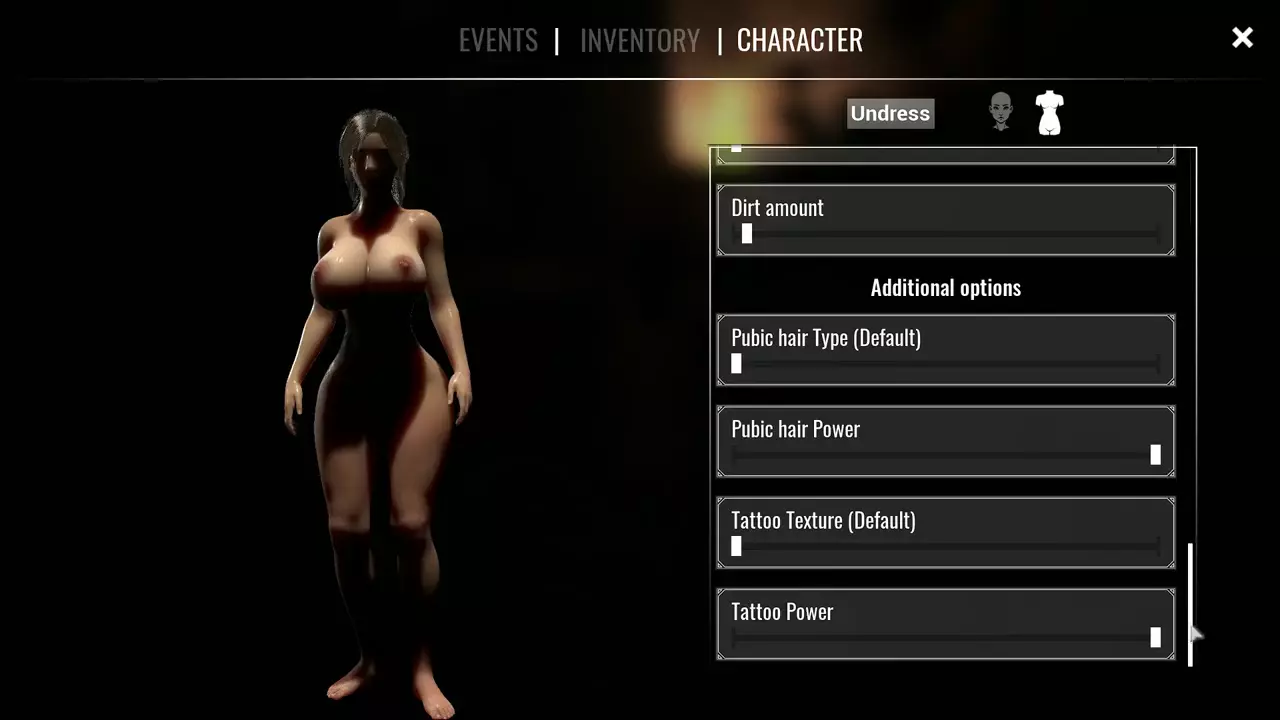
Task: Switch to the Events tab
Action: tap(498, 40)
